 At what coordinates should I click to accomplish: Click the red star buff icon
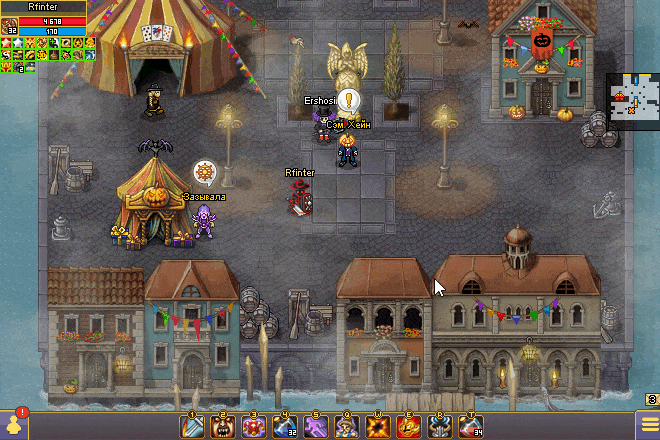[6, 43]
